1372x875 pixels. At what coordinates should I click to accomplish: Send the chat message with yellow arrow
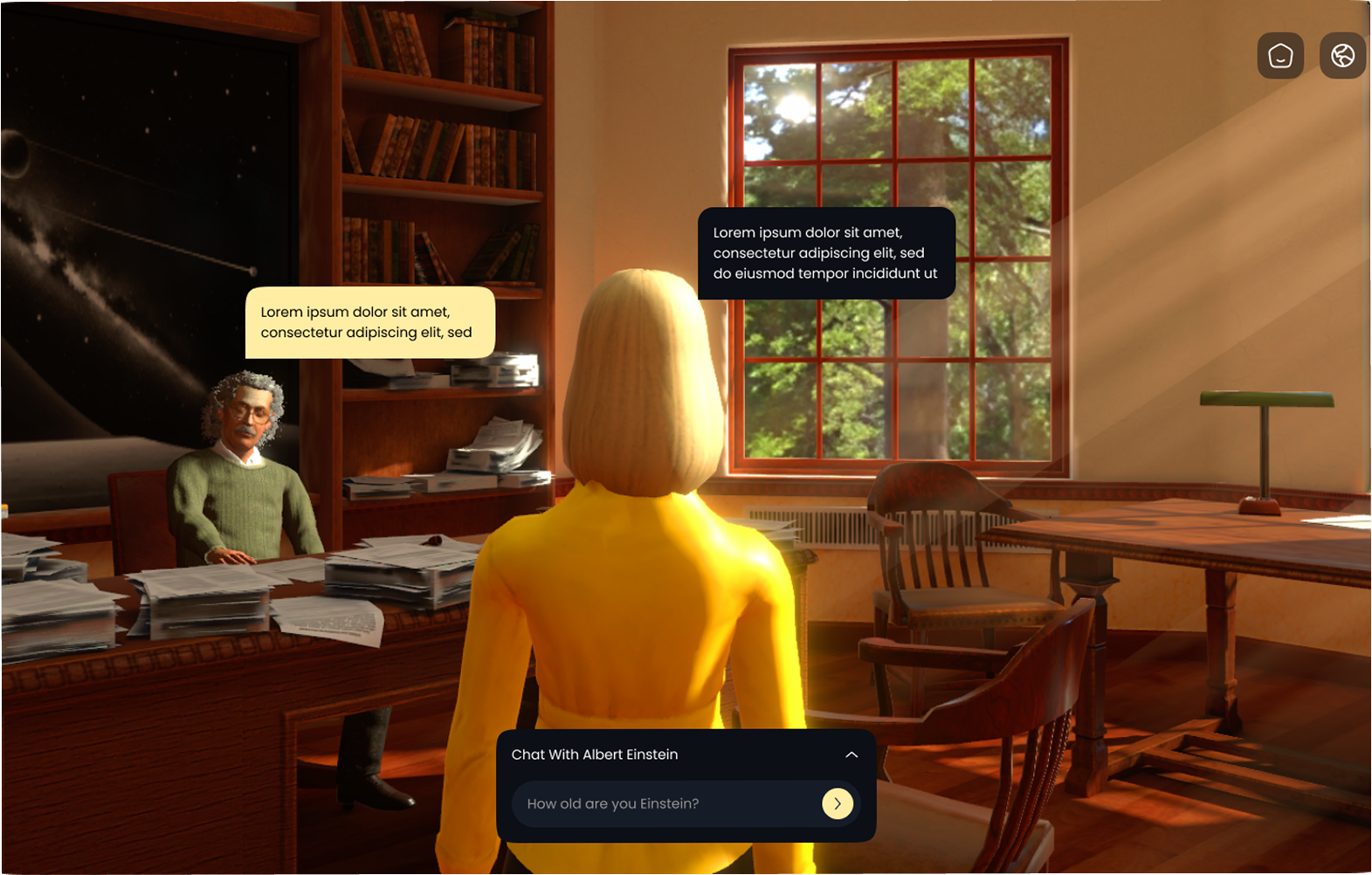(x=837, y=803)
